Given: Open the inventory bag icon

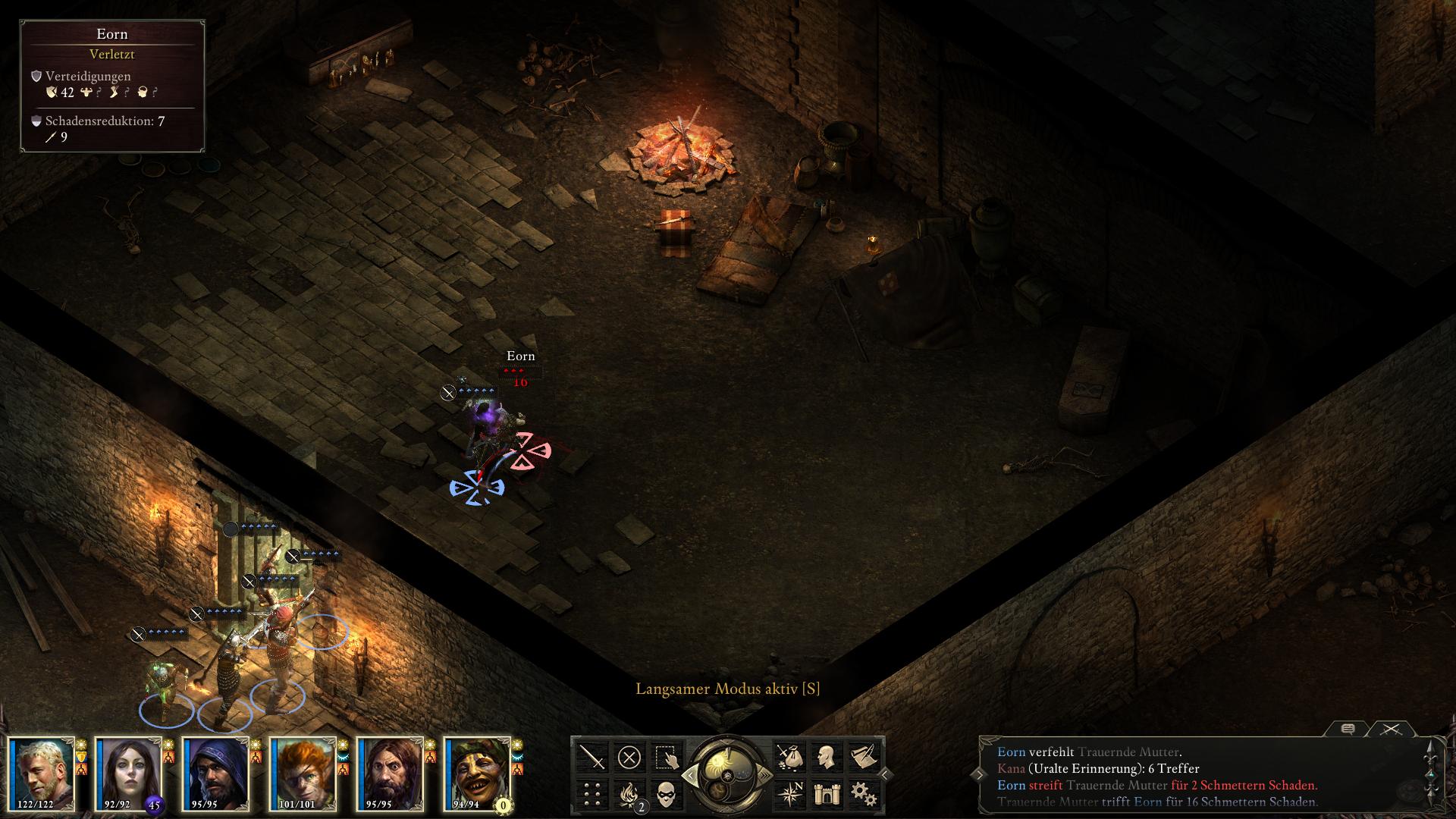Looking at the screenshot, I should [x=789, y=757].
